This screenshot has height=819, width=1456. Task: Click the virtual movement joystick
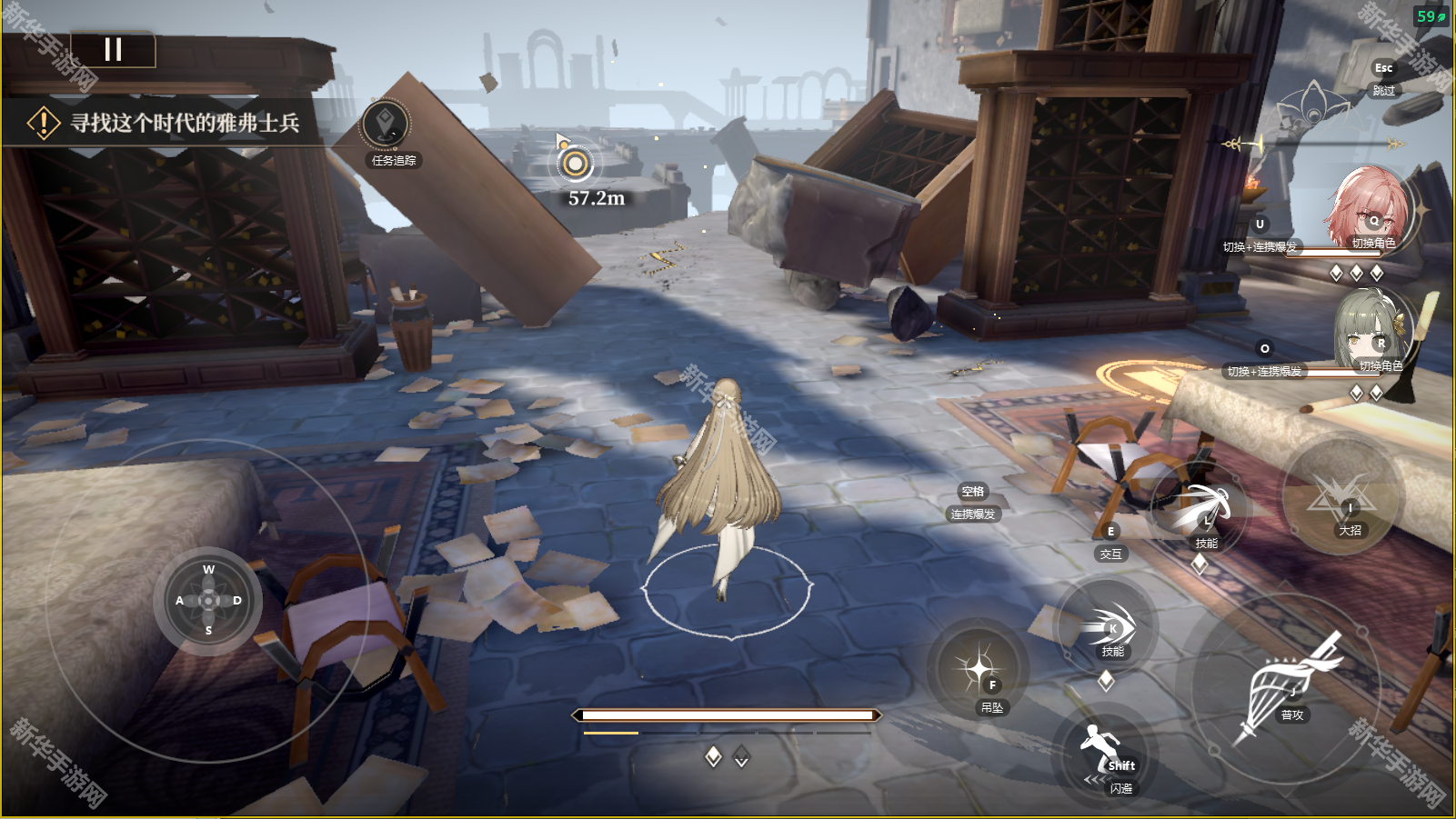point(208,601)
